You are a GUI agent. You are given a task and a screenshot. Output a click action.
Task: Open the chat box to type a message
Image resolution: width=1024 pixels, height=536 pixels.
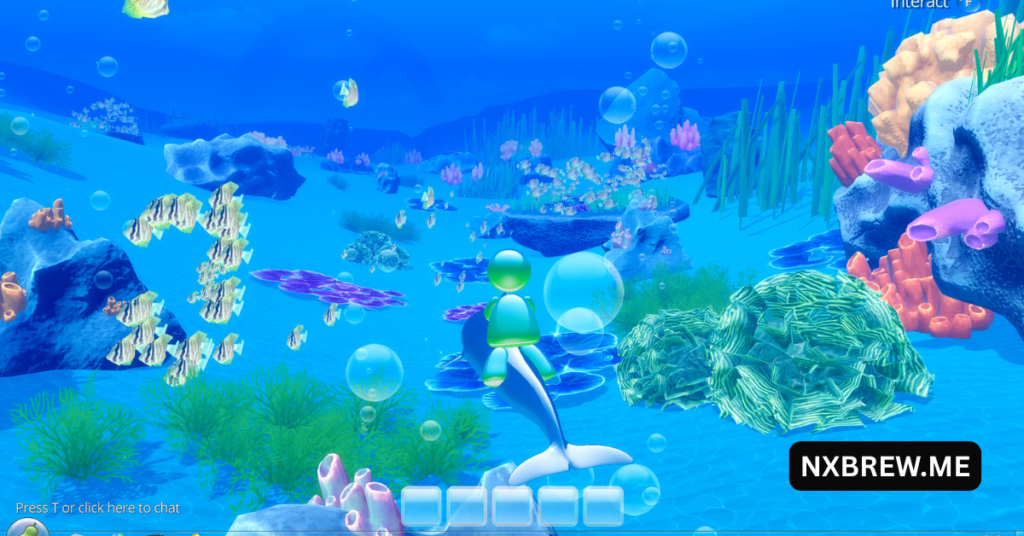98,508
